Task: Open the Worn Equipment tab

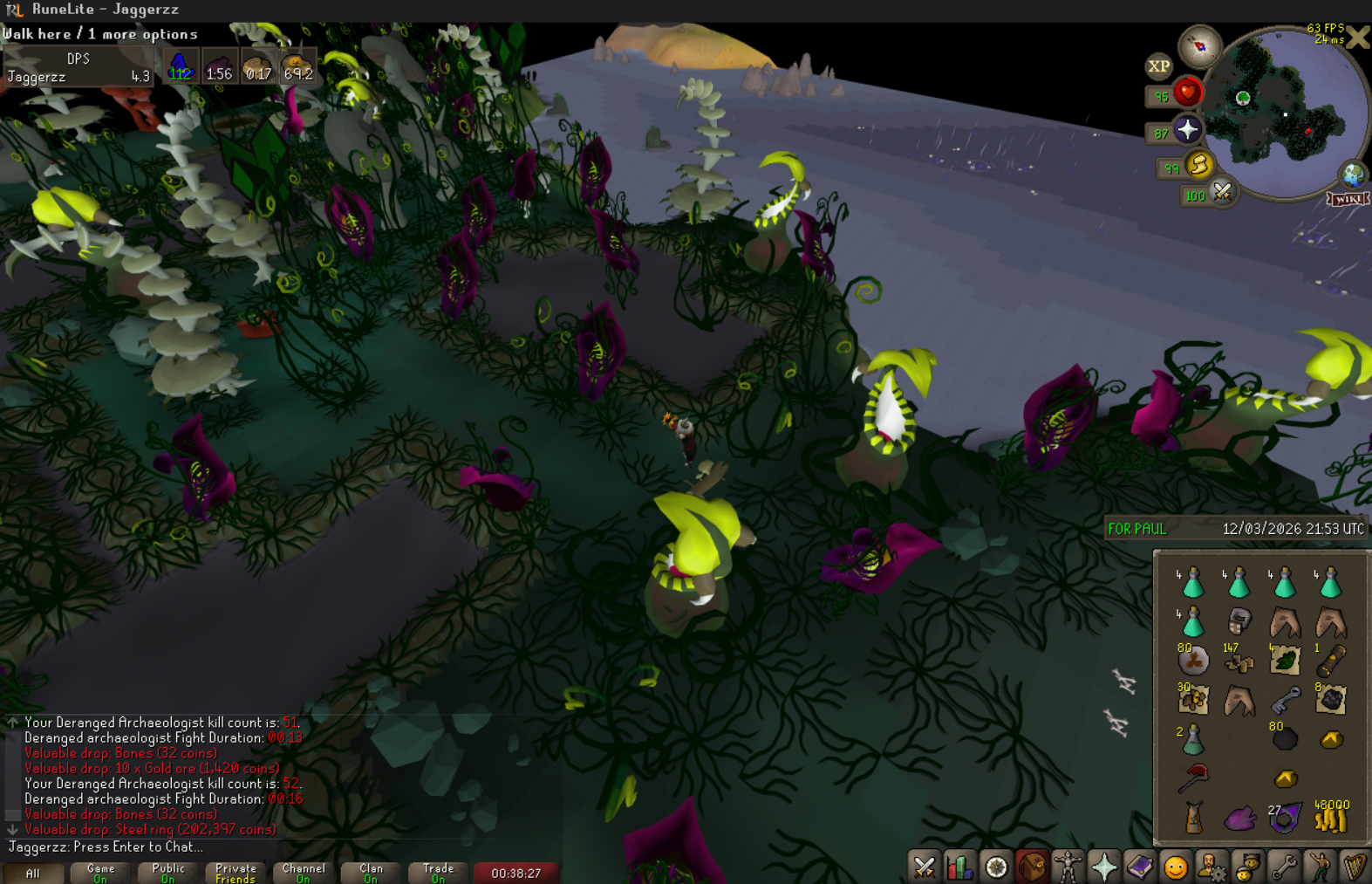Action: pyautogui.click(x=1068, y=867)
